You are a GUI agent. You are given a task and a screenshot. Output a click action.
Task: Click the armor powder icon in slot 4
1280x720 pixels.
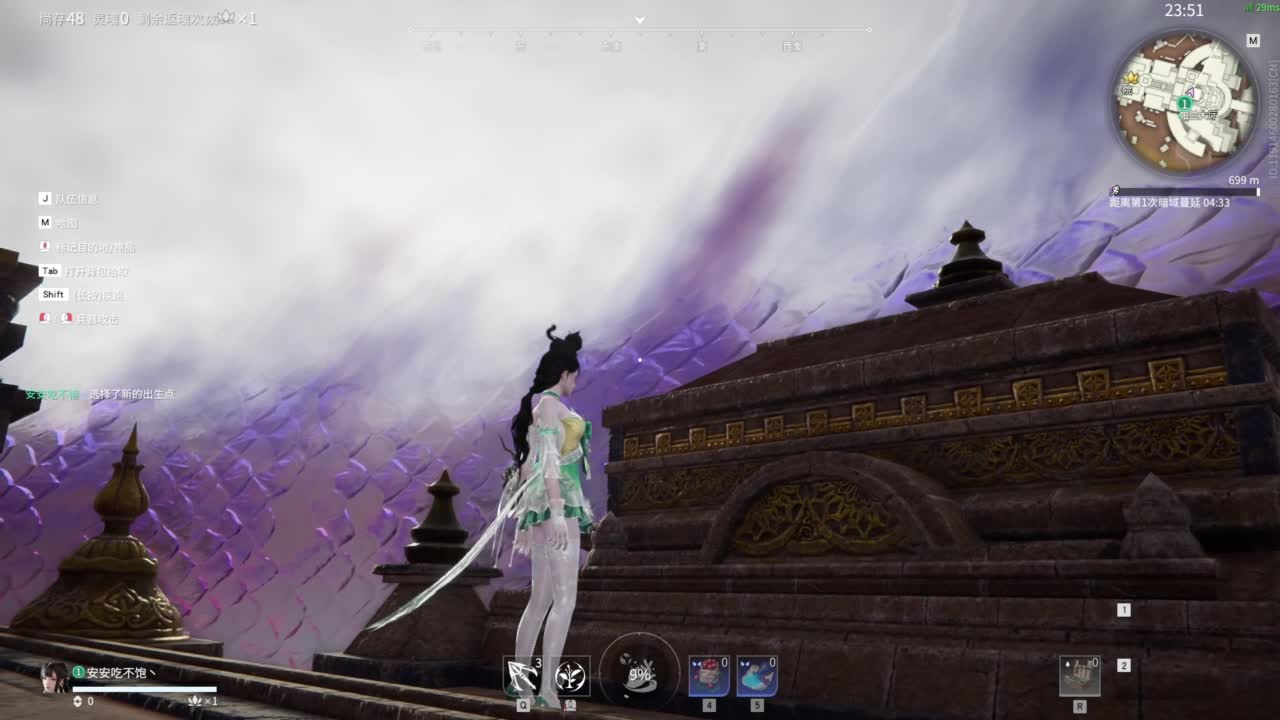[x=708, y=675]
